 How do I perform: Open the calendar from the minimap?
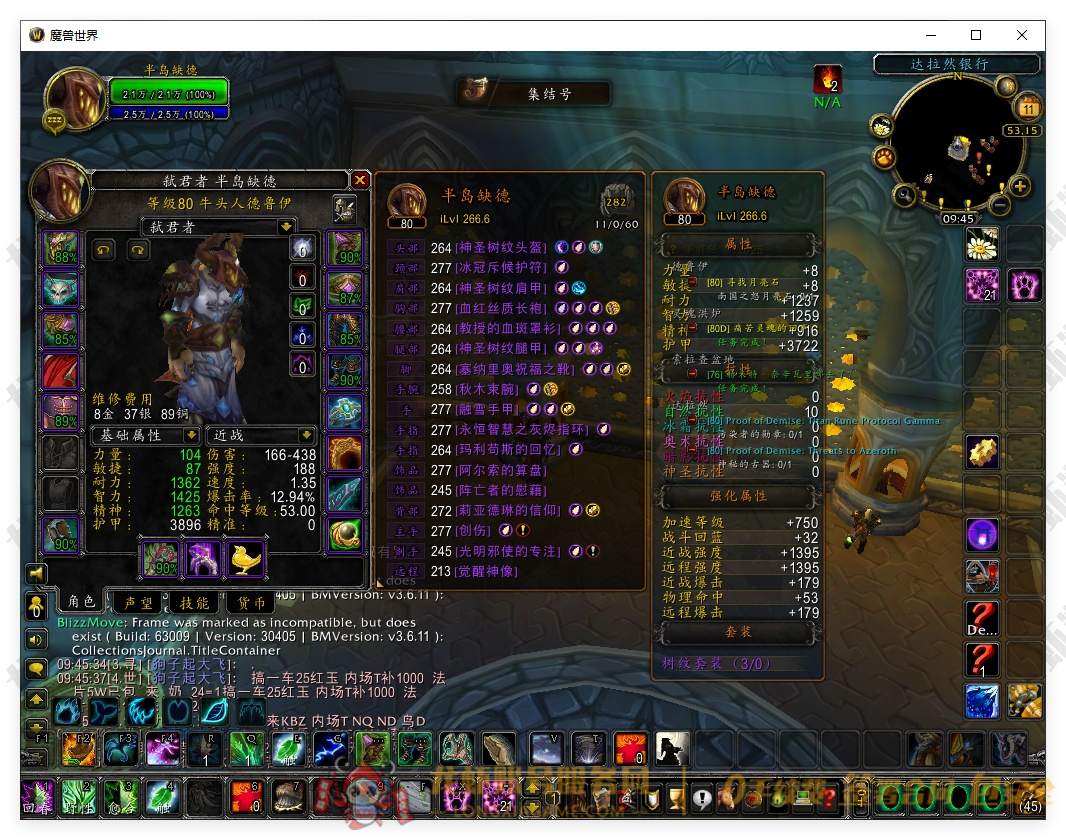(1028, 108)
